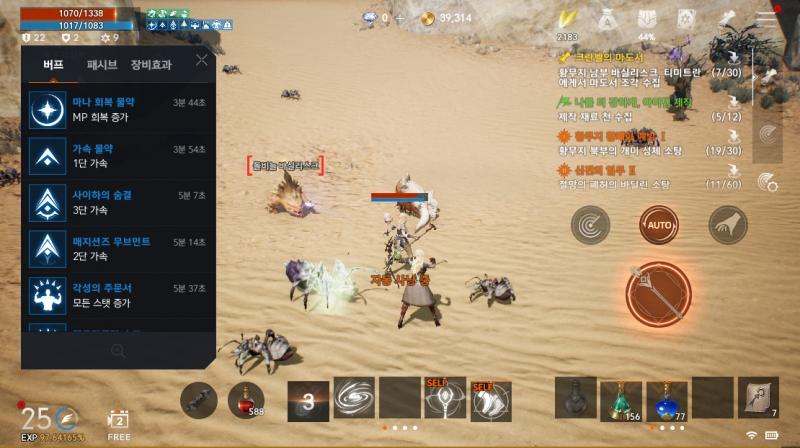Choose the 각성의 주문서 buff entry
This screenshot has height=448, width=800.
pos(118,295)
